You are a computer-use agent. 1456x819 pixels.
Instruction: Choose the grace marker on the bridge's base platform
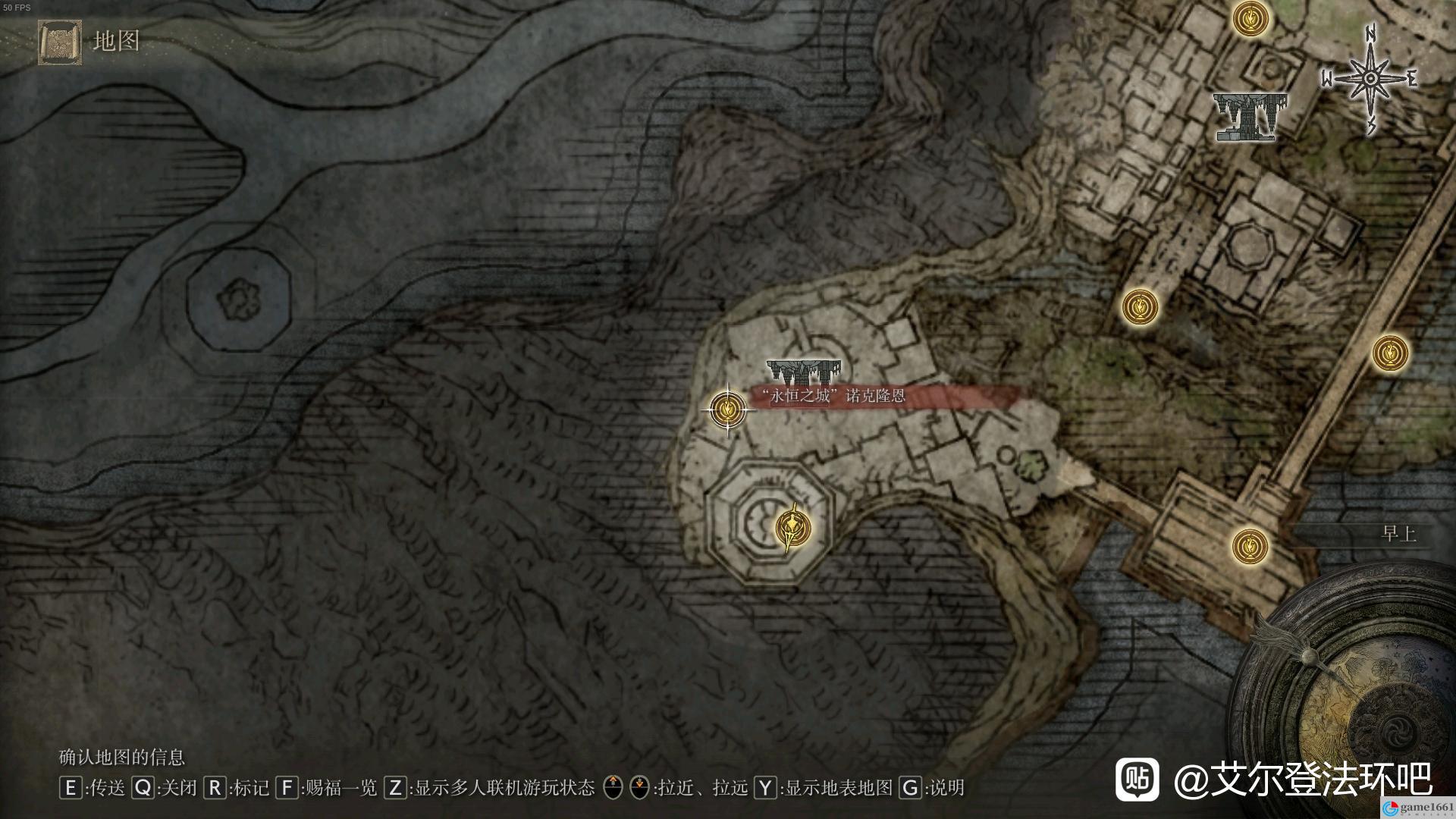pos(1250,546)
